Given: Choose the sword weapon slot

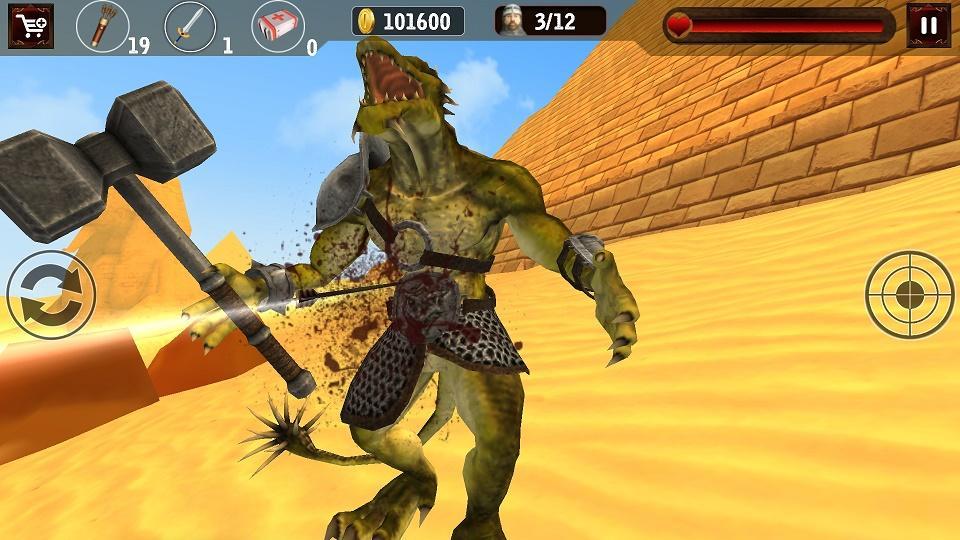Looking at the screenshot, I should coord(189,26).
